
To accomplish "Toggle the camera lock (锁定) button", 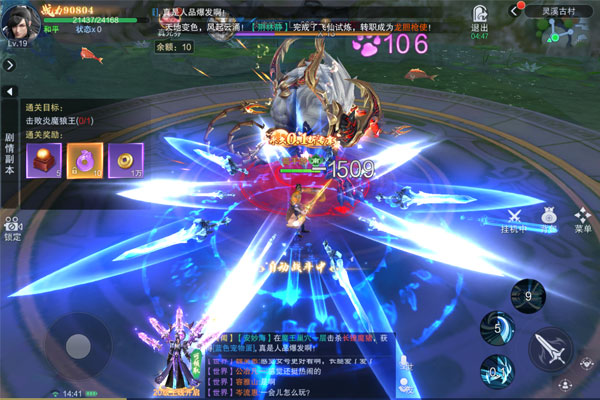I will pyautogui.click(x=12, y=228).
